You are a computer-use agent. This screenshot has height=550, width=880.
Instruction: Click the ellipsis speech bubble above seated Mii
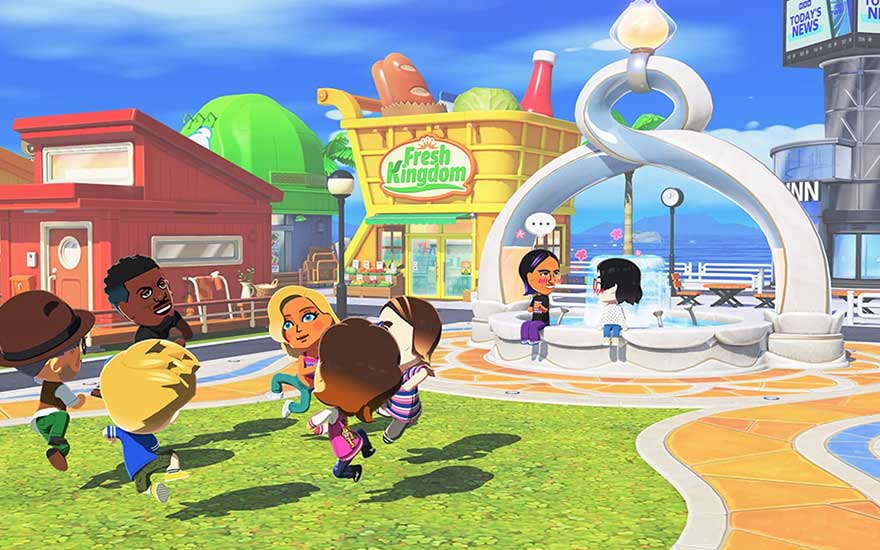[540, 225]
